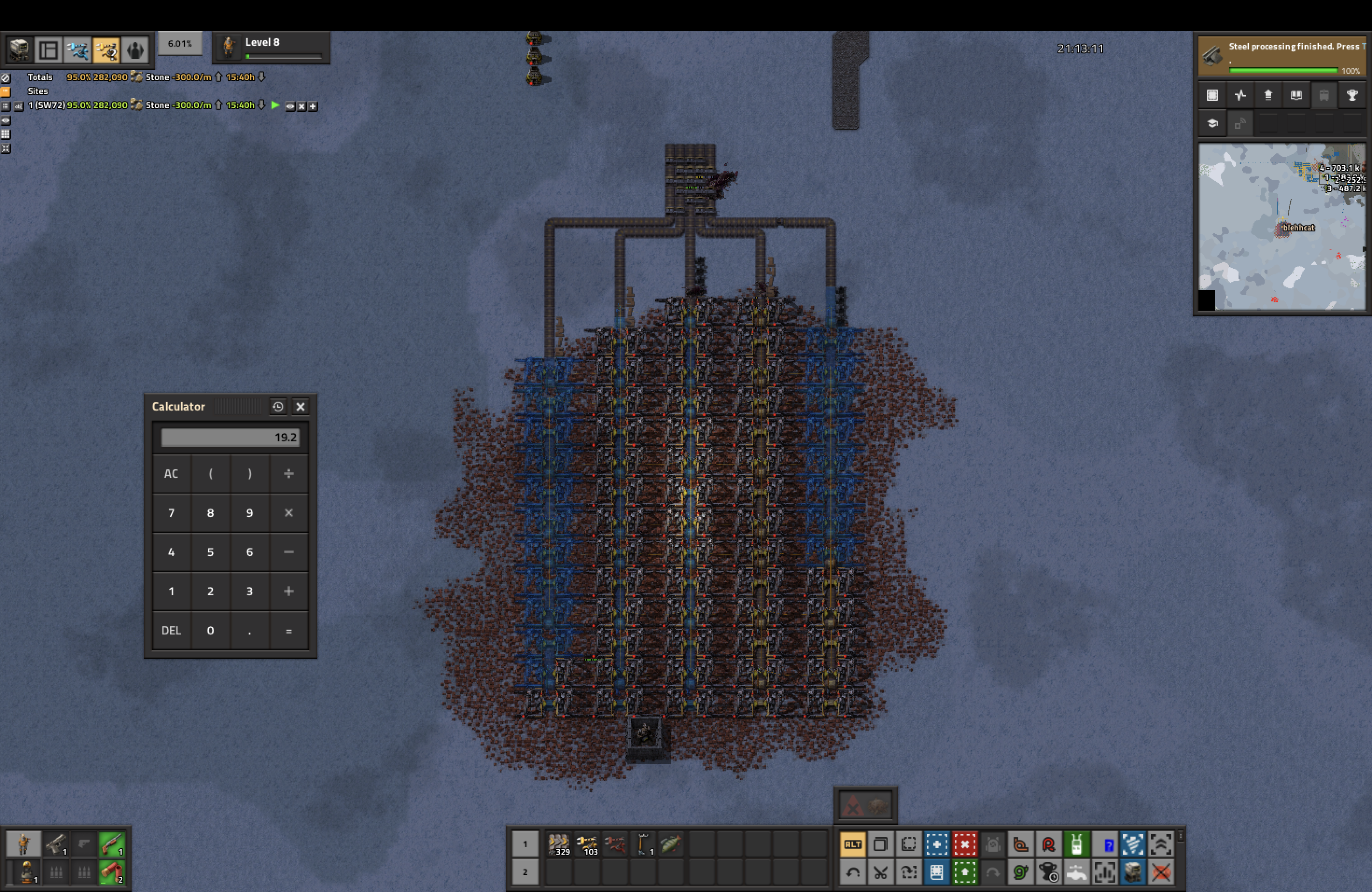This screenshot has height=892, width=1372.
Task: Enable the eye toggle in YARM's left column
Action: coord(6,120)
